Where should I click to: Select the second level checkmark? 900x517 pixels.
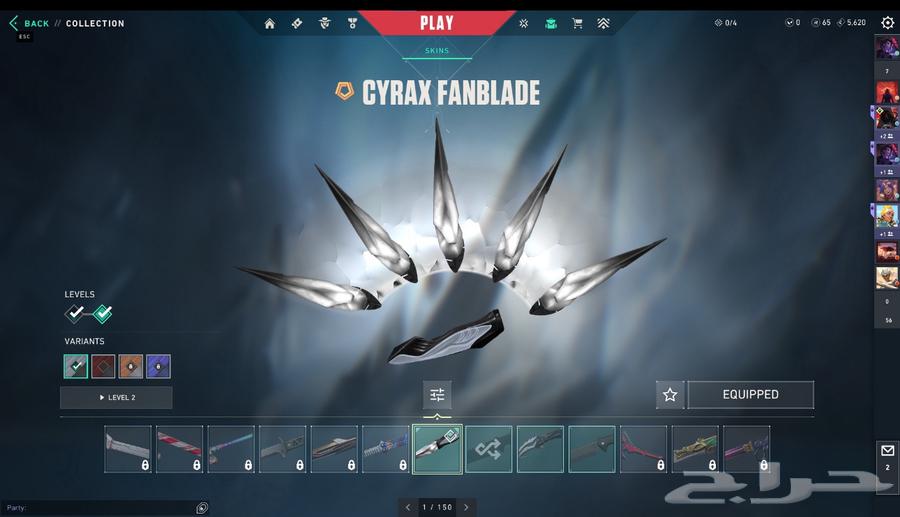coord(102,314)
